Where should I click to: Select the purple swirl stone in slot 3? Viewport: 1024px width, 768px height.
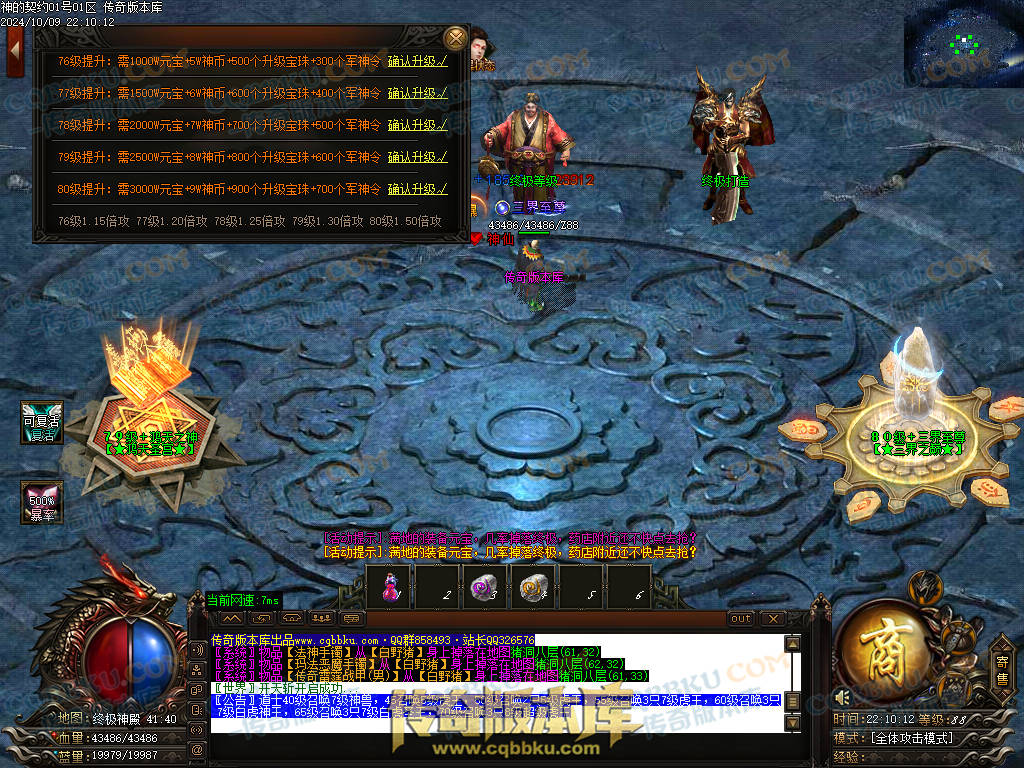point(484,588)
